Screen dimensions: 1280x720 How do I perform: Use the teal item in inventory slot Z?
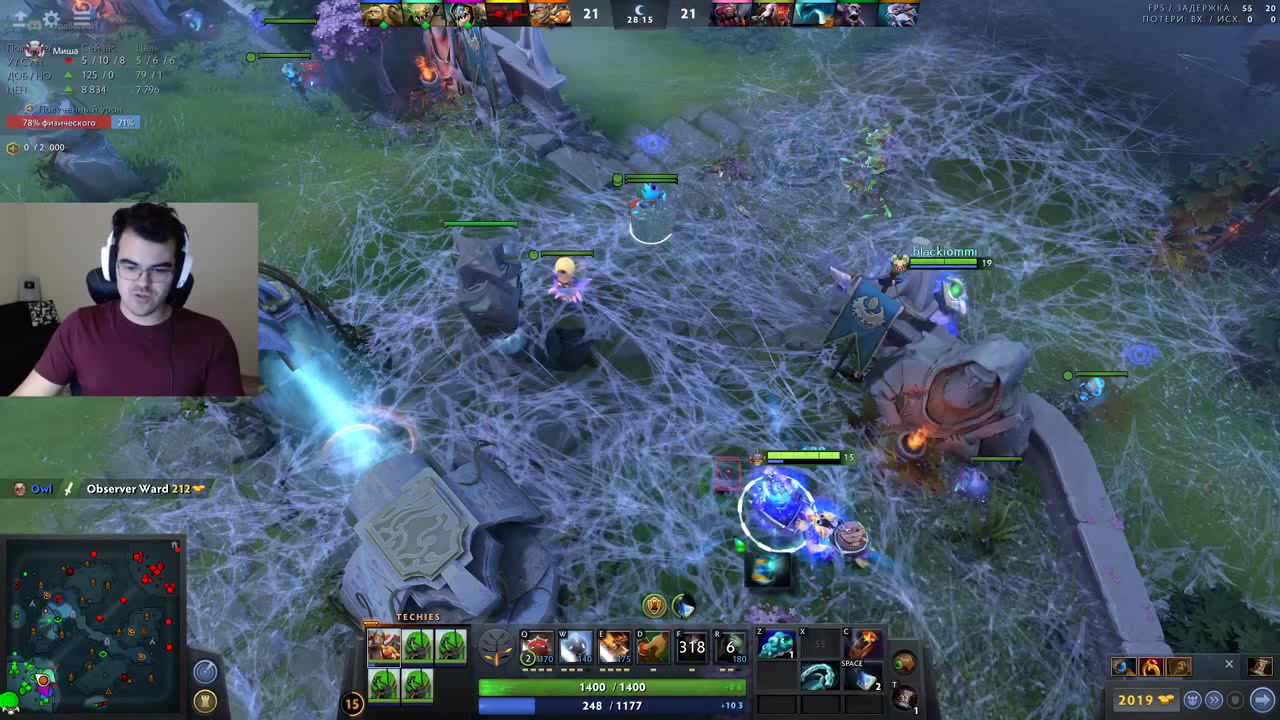(x=776, y=645)
